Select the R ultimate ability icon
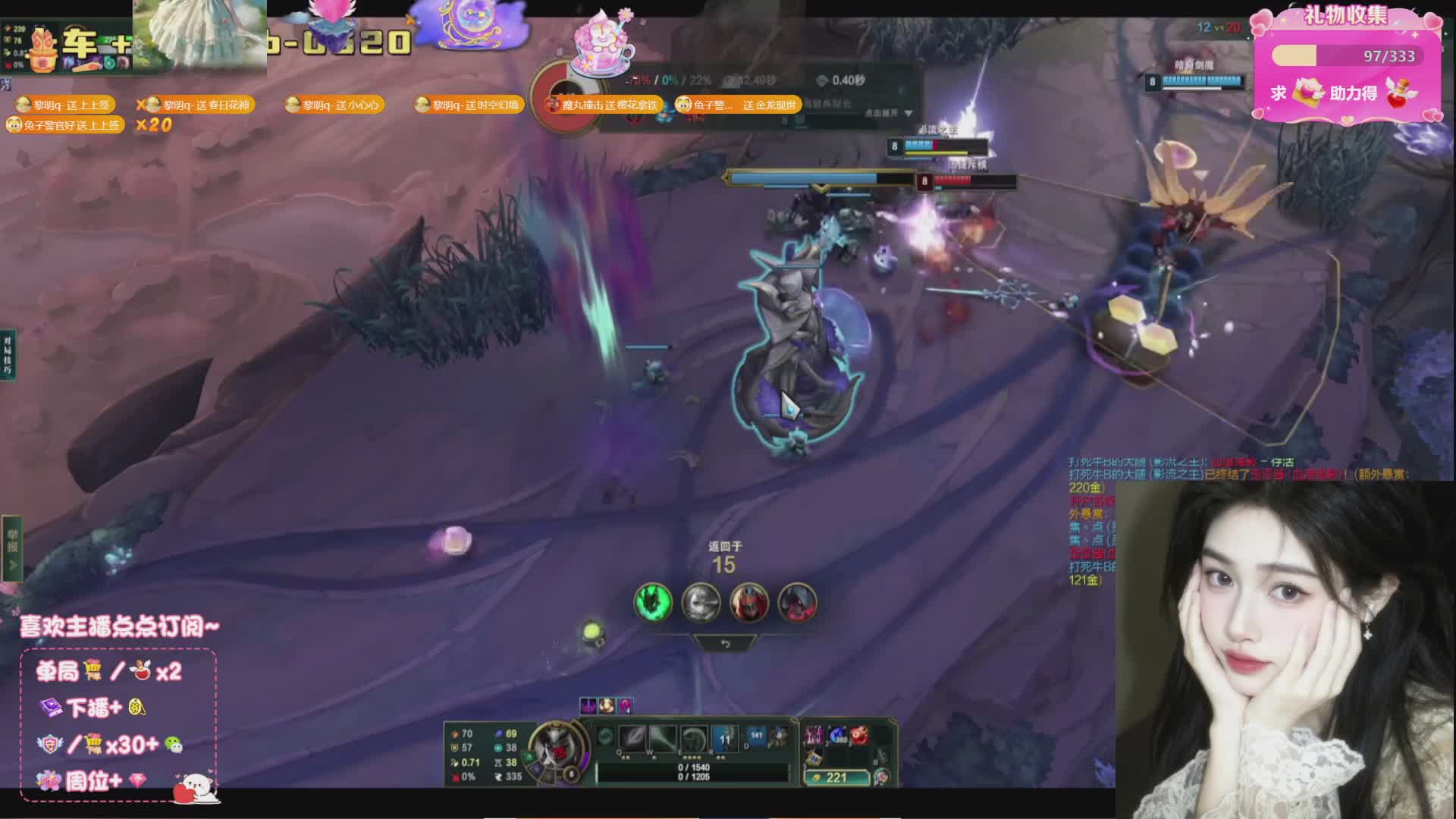1456x819 pixels. (x=724, y=738)
